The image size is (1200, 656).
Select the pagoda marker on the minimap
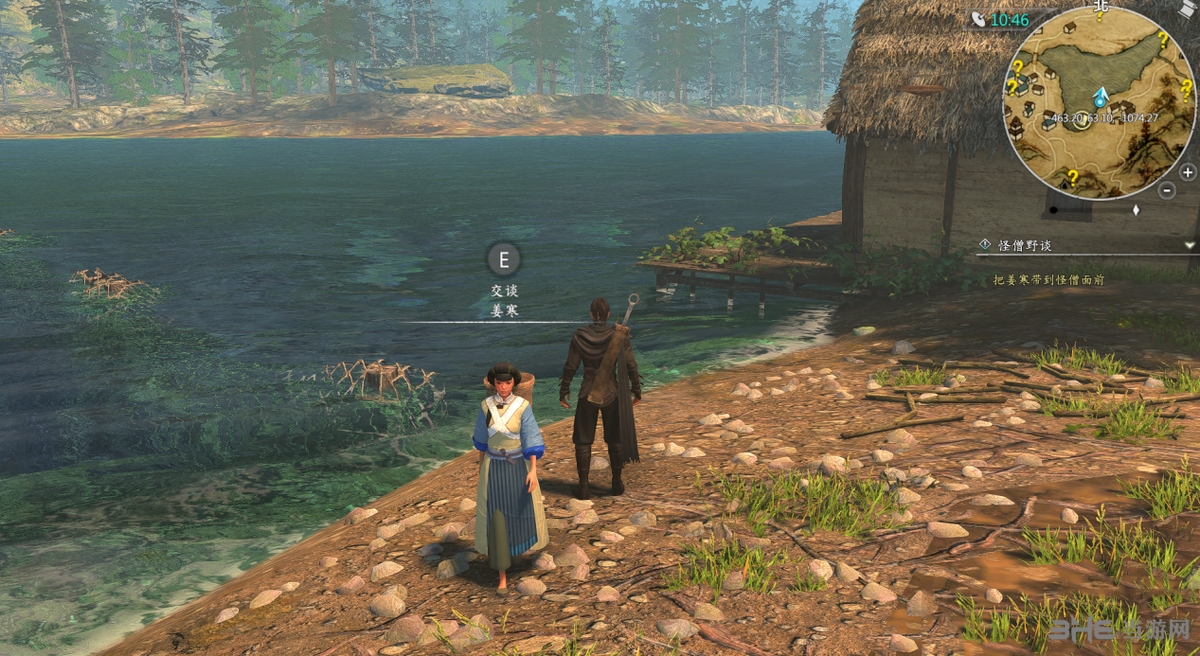(x=1016, y=127)
